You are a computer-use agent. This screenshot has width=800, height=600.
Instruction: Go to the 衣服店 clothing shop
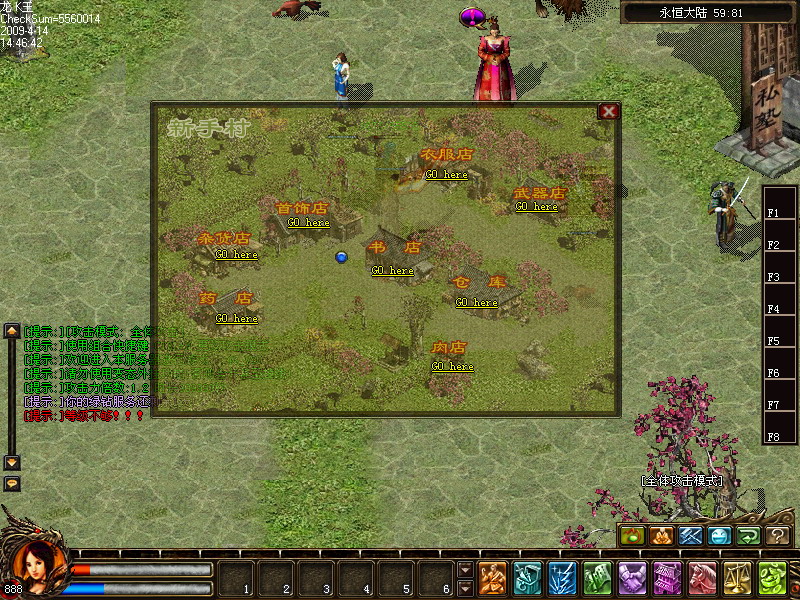point(446,175)
